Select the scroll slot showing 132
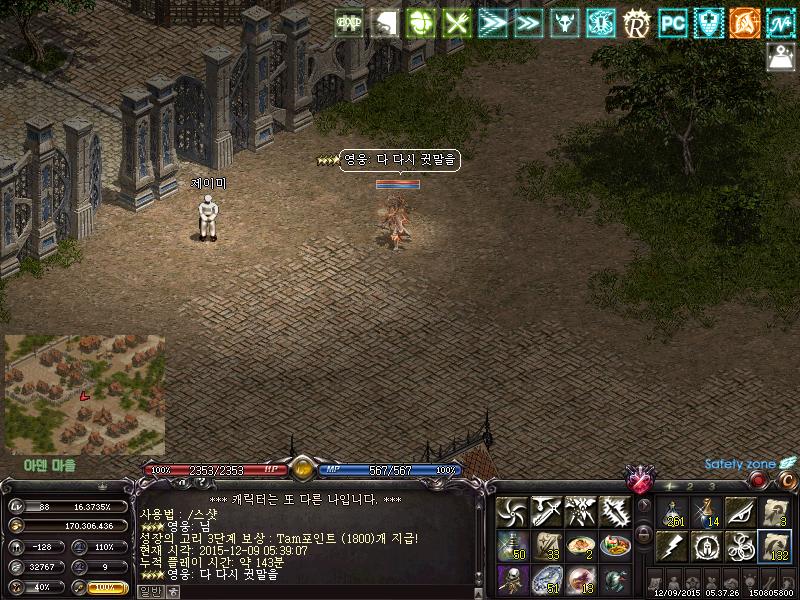The height and width of the screenshot is (600, 800). point(775,546)
